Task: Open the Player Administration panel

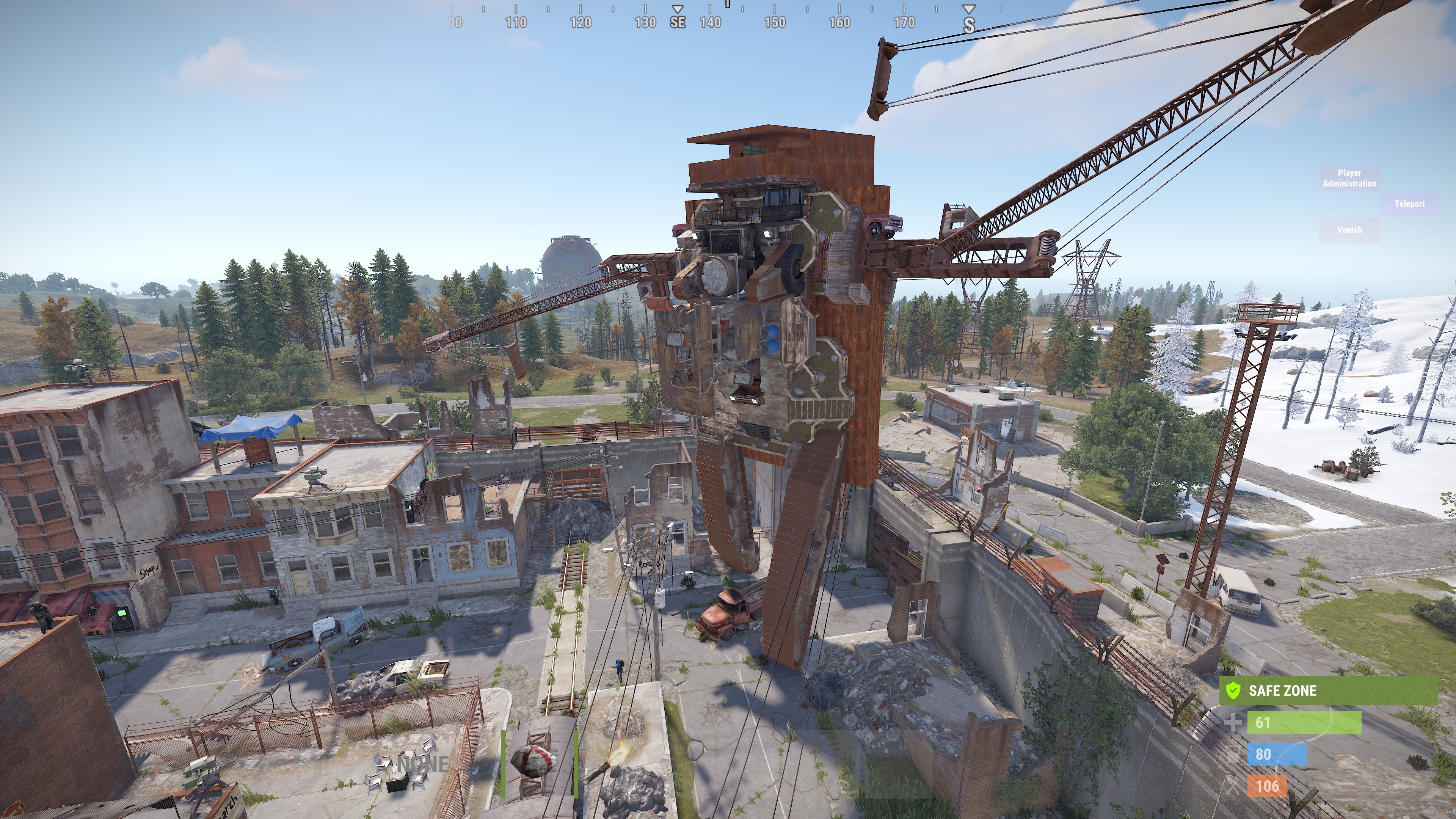Action: coord(1349,178)
